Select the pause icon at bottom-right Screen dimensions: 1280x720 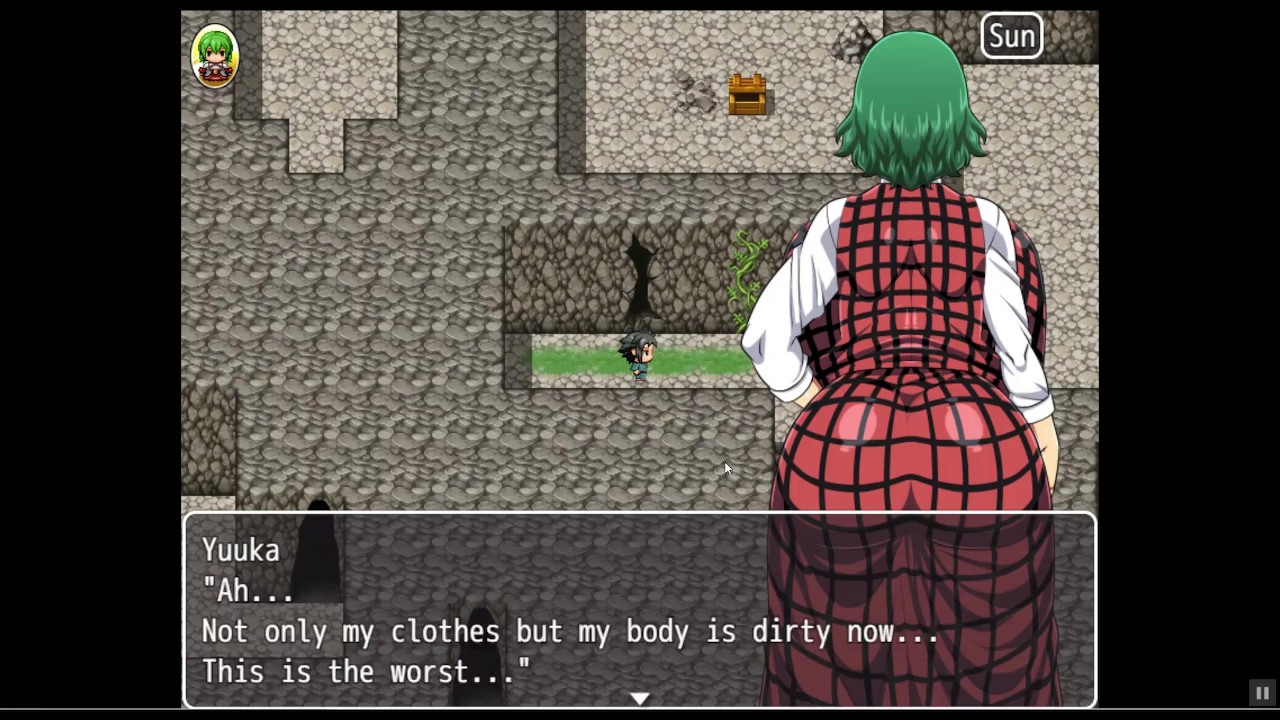point(1262,694)
